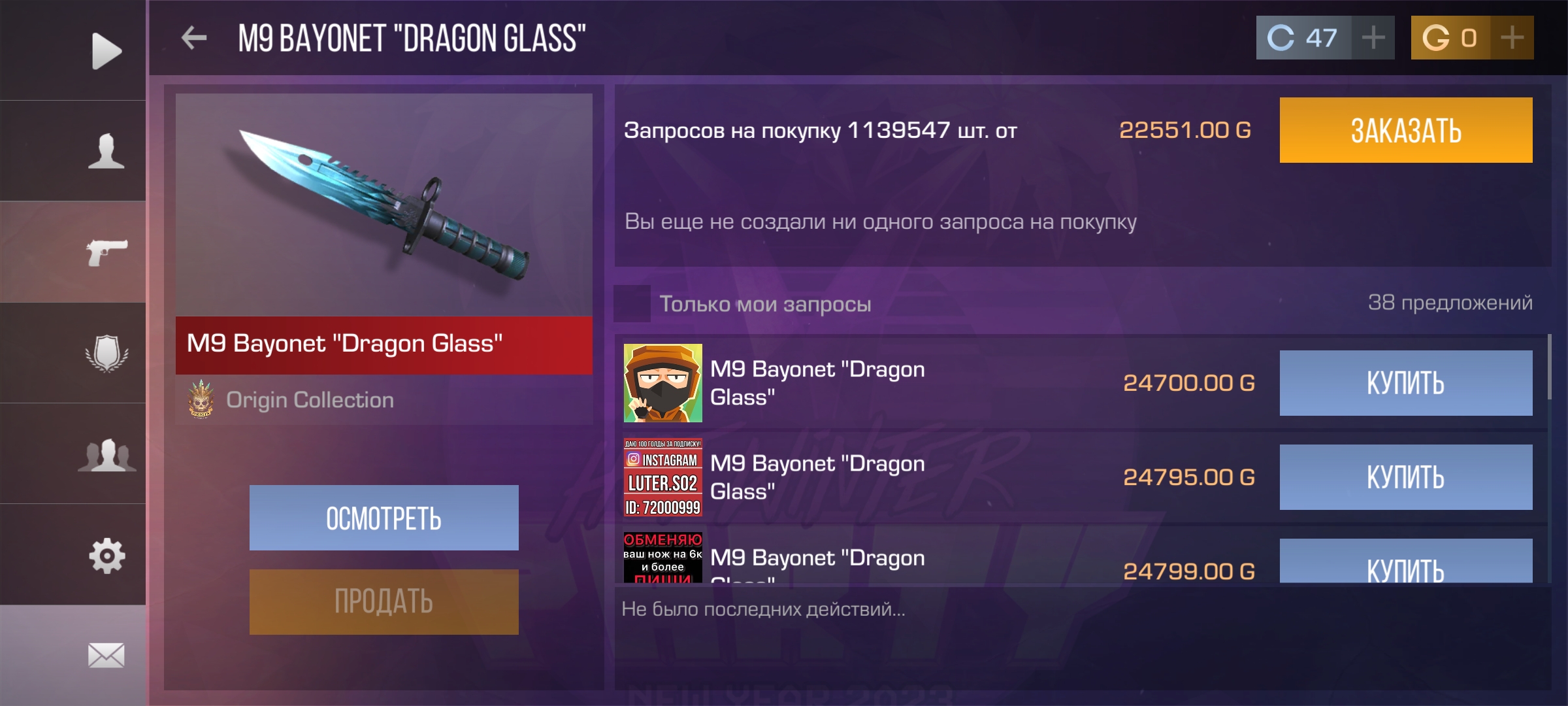1568x706 pixels.
Task: Open the profile silhouette tab
Action: [x=106, y=151]
